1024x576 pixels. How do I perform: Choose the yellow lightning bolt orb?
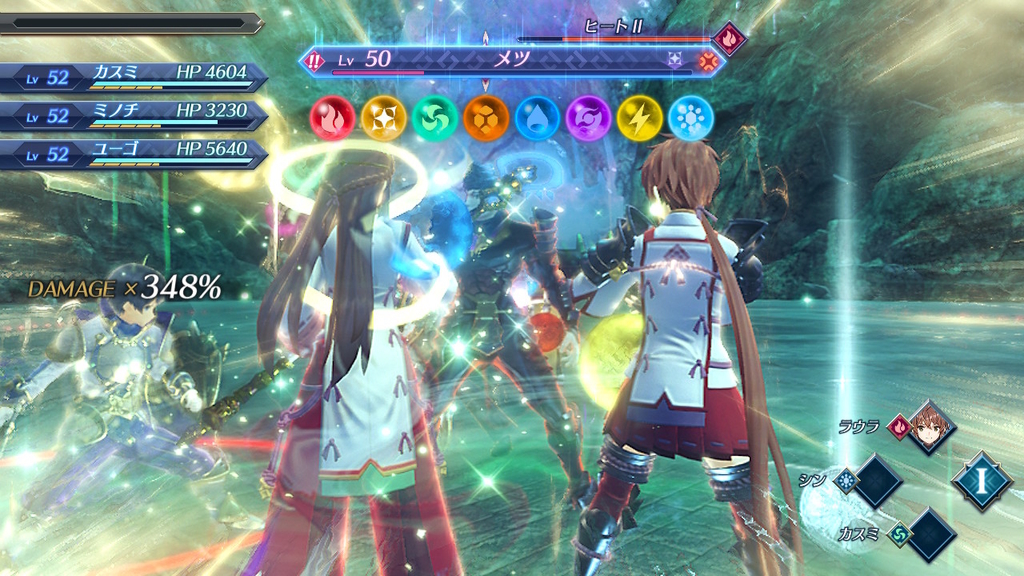[640, 118]
